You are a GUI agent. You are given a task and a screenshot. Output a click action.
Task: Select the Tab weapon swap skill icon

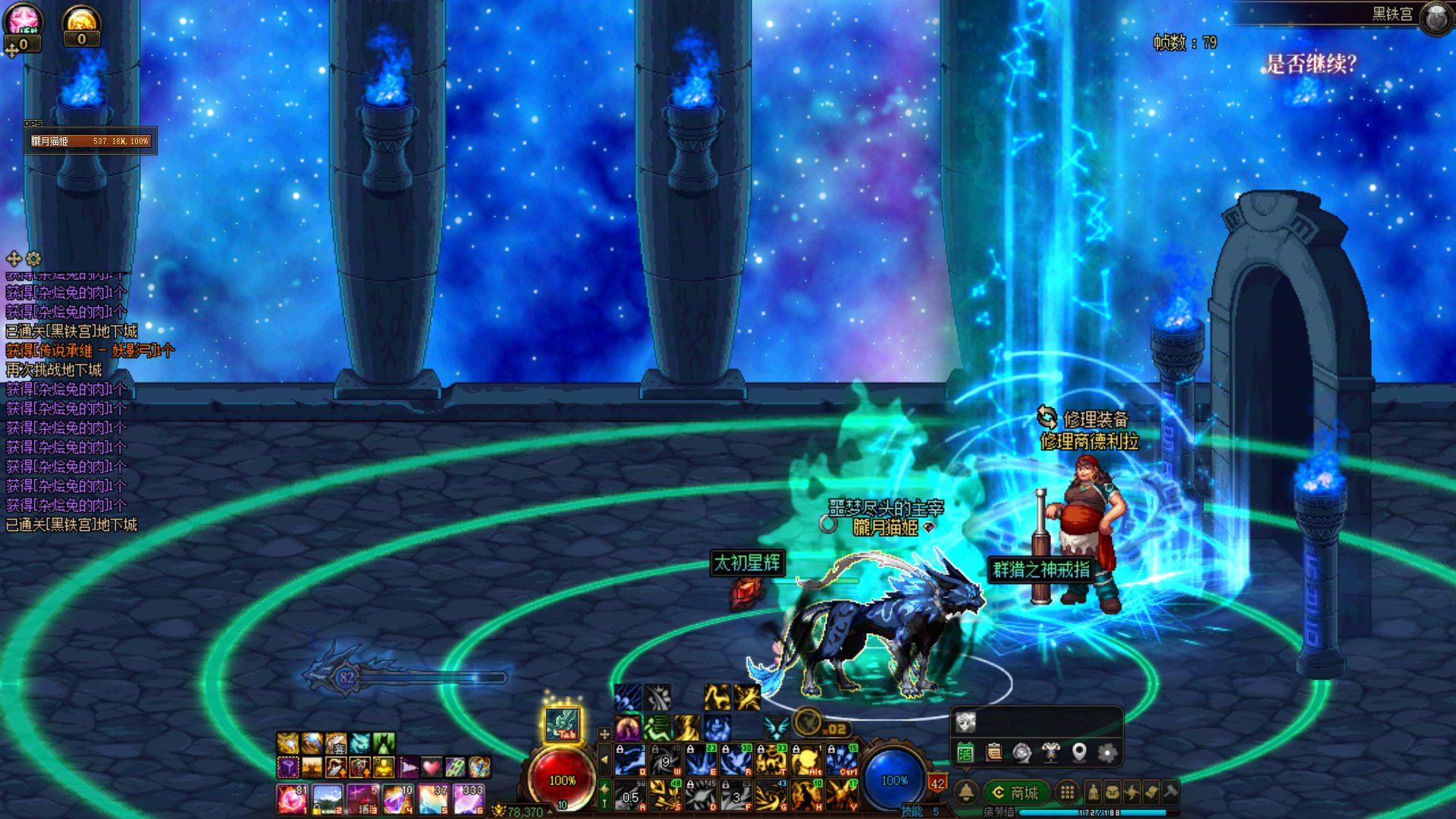562,724
